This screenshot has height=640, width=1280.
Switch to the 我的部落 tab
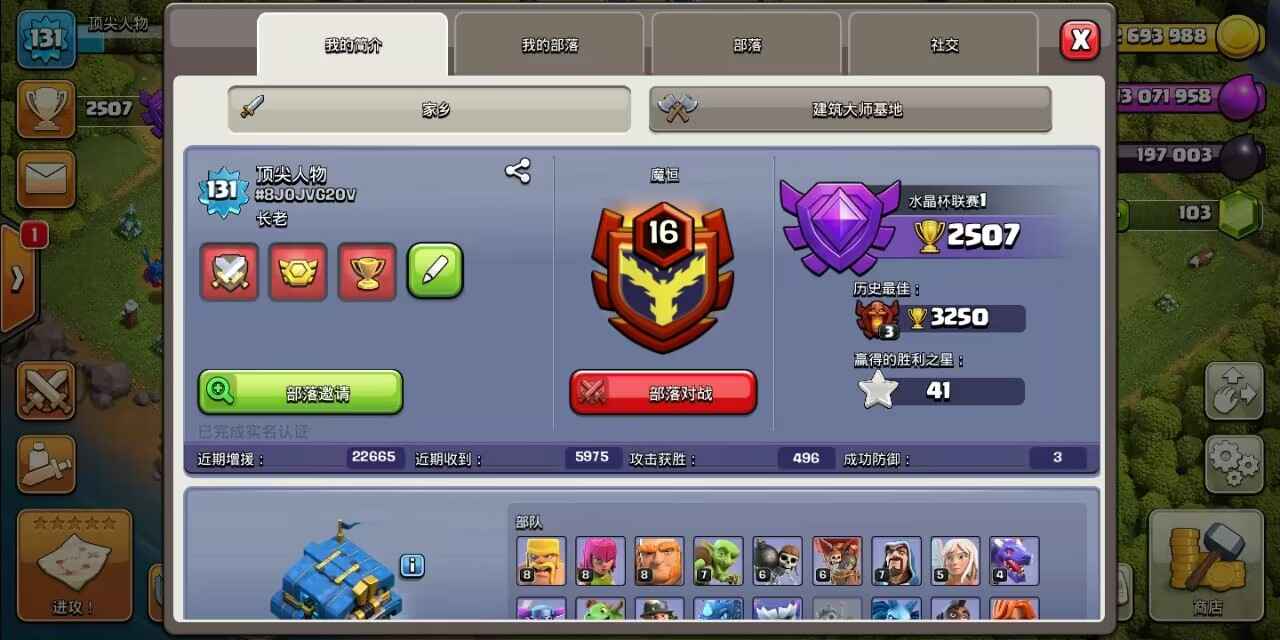pyautogui.click(x=549, y=45)
